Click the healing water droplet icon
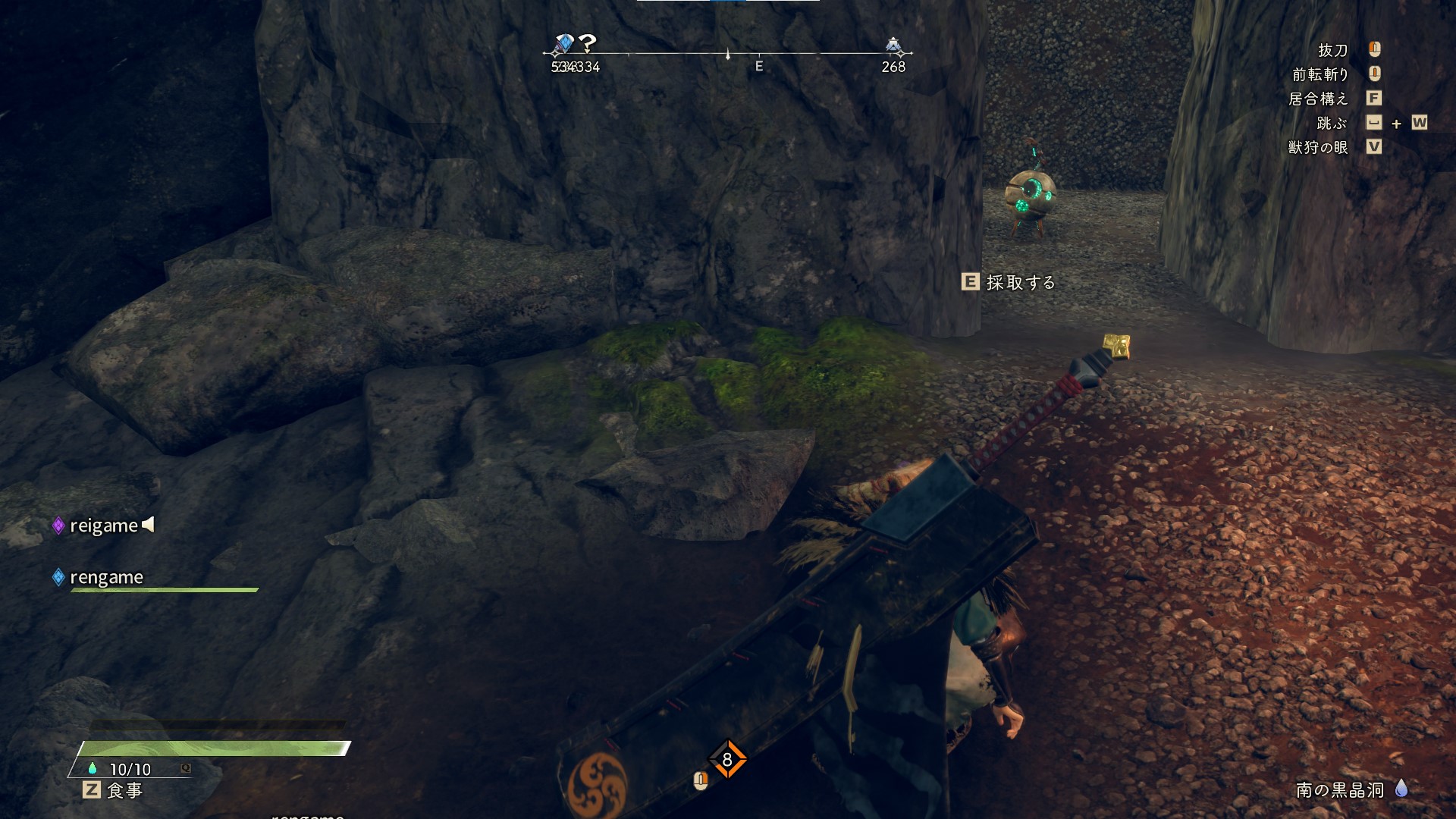Screen dimensions: 1456x819 coord(93,768)
